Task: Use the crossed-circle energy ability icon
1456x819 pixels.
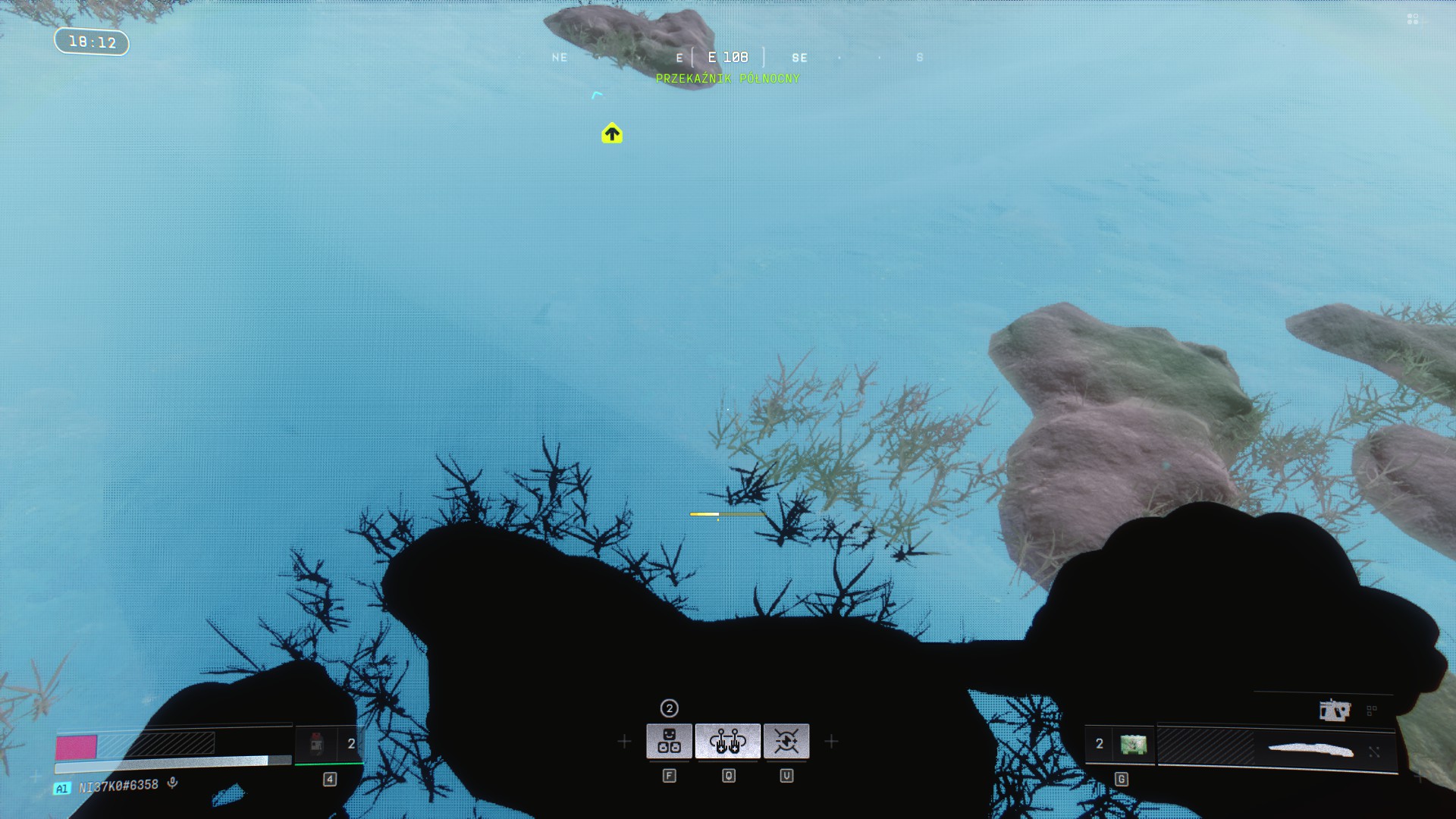Action: tap(786, 741)
